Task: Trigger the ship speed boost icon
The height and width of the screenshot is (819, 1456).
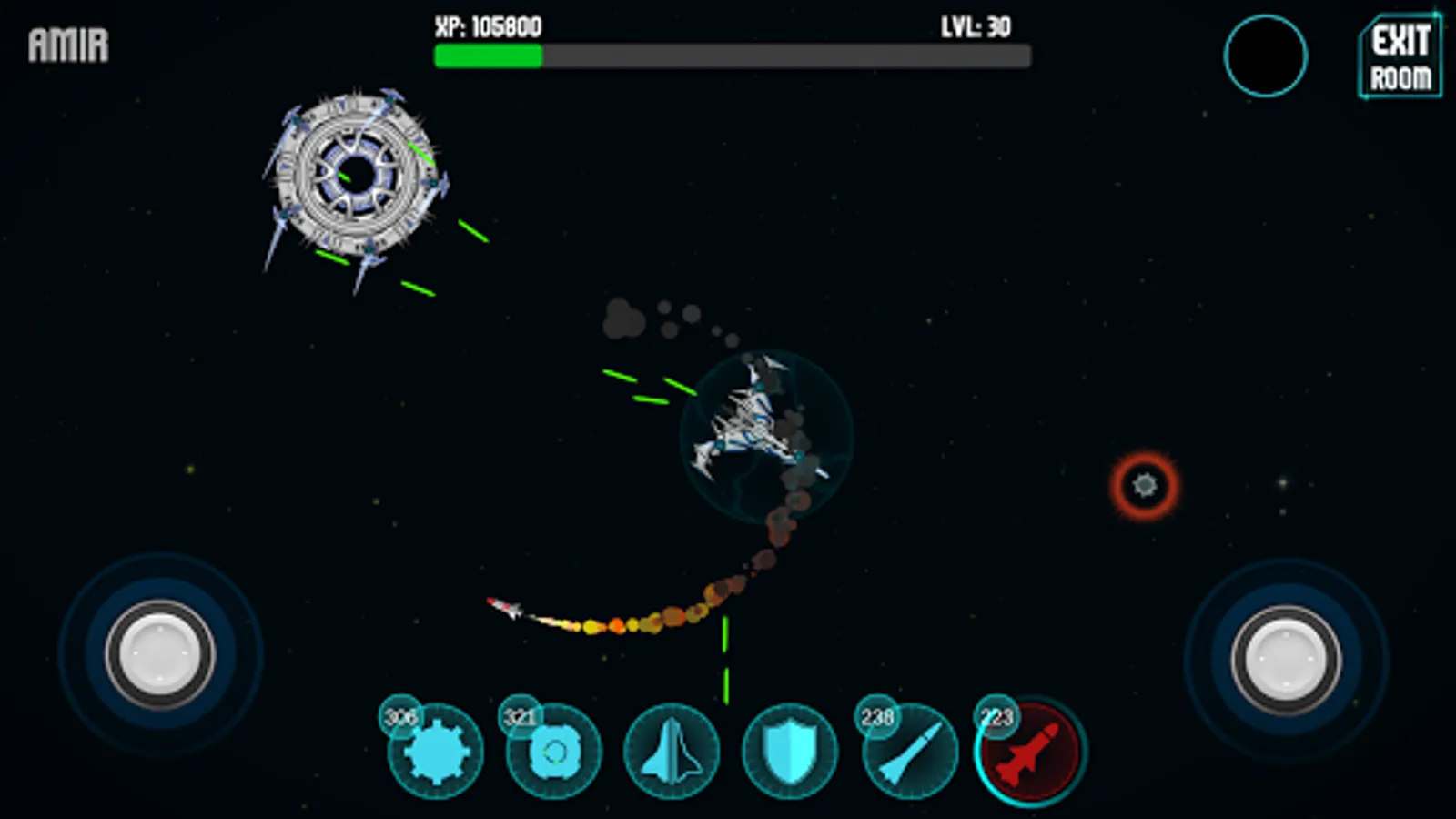Action: 672,753
